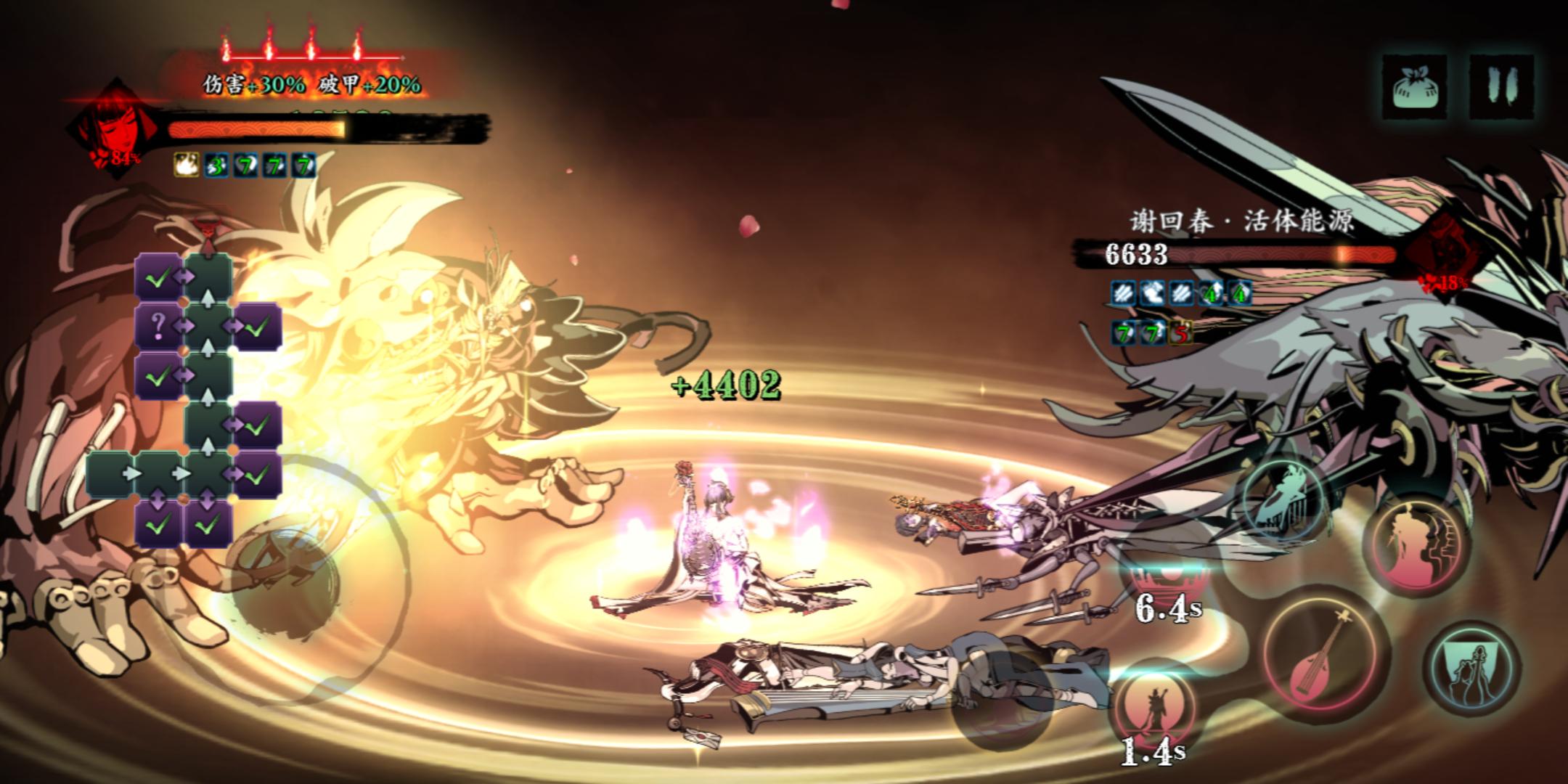This screenshot has width=1568, height=784.
Task: Inspect the boss's red 5 debuff icon
Action: [x=1181, y=333]
